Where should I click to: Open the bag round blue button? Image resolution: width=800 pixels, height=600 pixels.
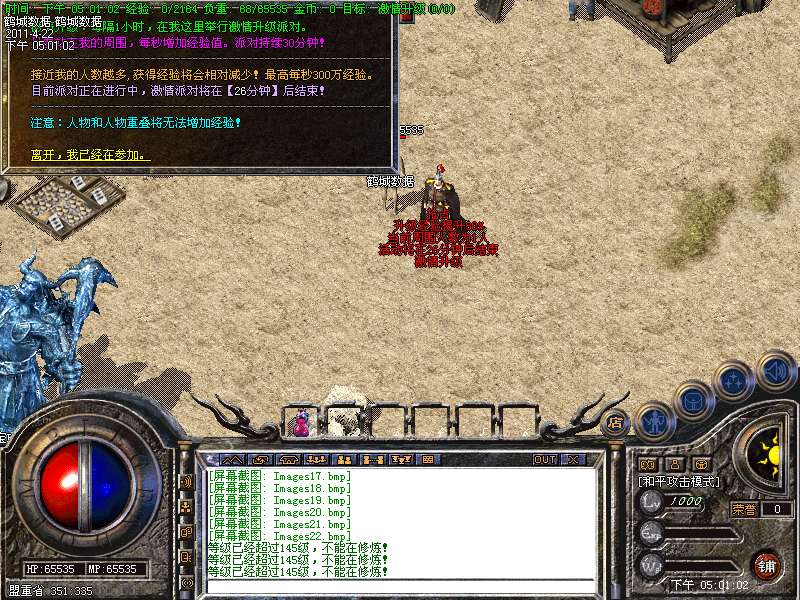[692, 401]
